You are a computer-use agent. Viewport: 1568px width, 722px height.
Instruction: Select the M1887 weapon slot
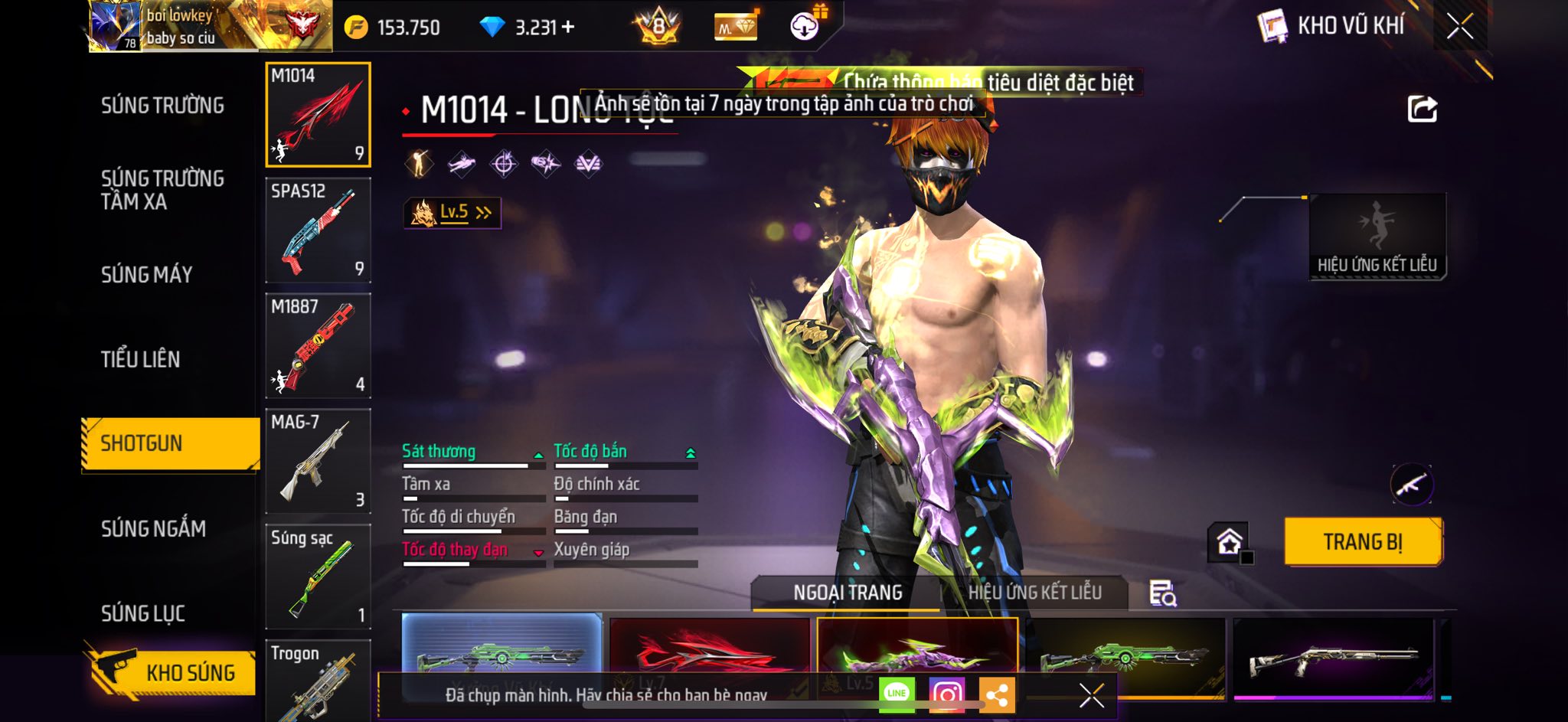point(318,346)
